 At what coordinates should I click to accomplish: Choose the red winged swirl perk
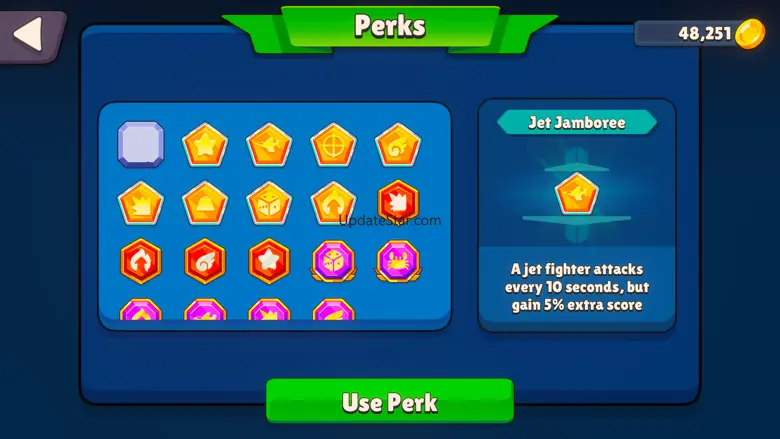tap(205, 262)
